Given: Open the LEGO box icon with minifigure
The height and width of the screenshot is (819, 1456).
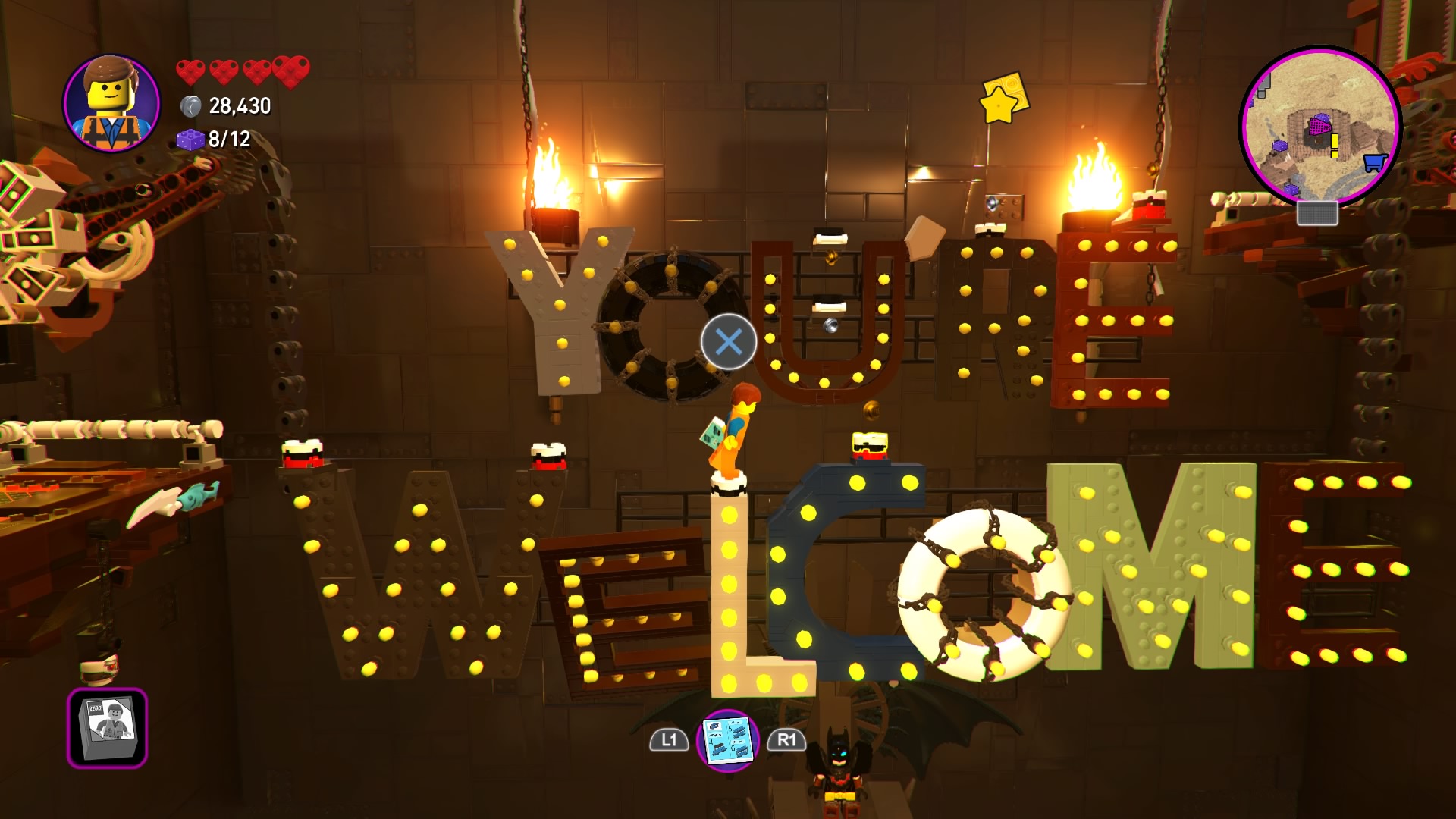Looking at the screenshot, I should tap(107, 727).
